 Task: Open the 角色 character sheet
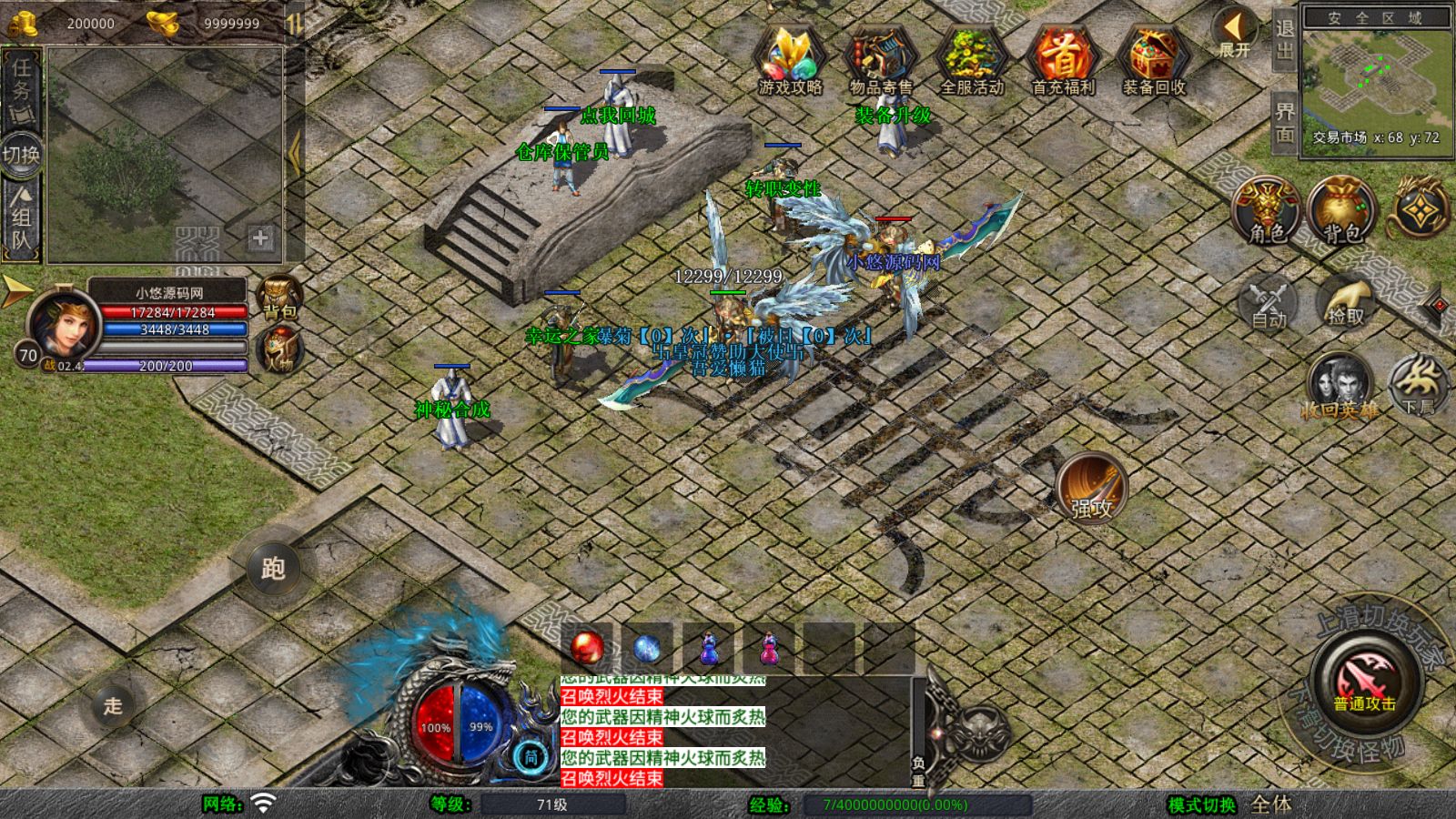pyautogui.click(x=1267, y=210)
